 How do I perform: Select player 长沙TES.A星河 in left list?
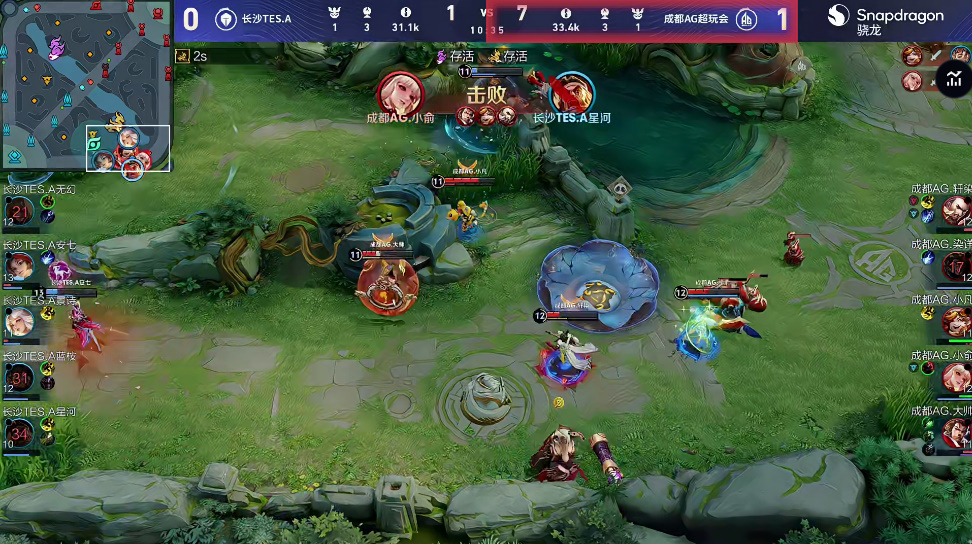click(x=20, y=432)
